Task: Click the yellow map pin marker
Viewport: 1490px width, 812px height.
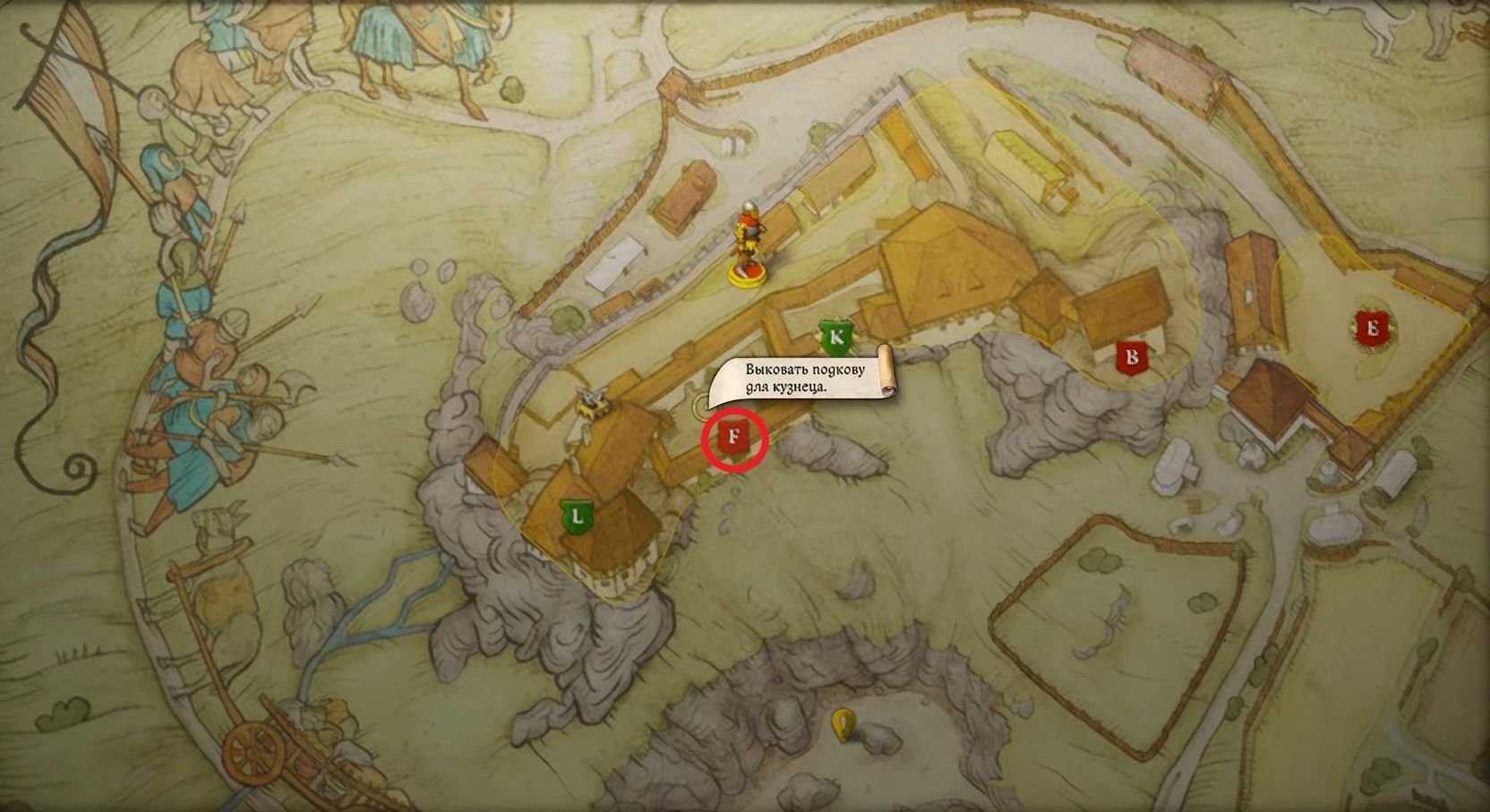Action: coord(842,725)
